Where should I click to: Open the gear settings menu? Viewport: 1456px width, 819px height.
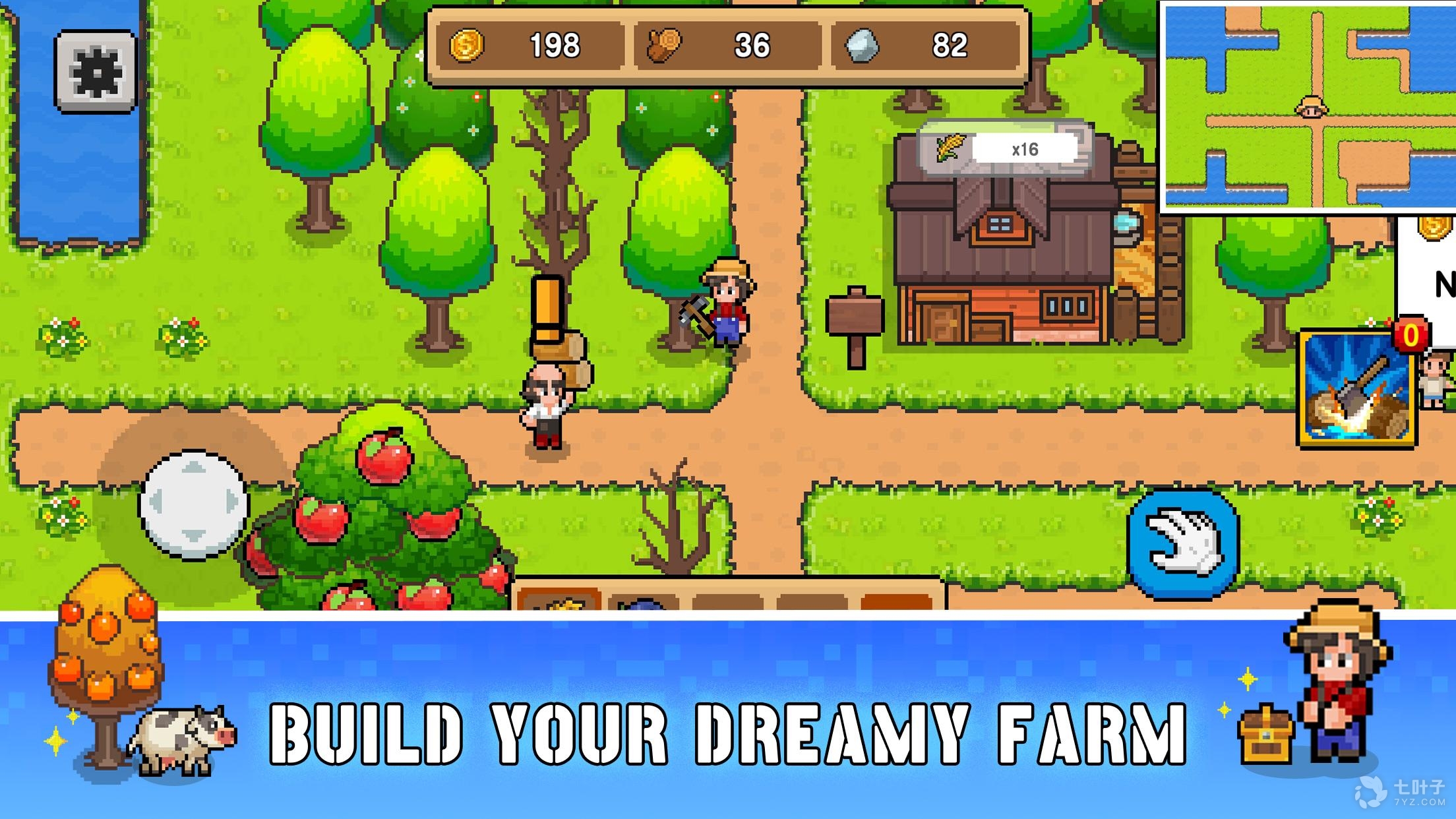96,71
